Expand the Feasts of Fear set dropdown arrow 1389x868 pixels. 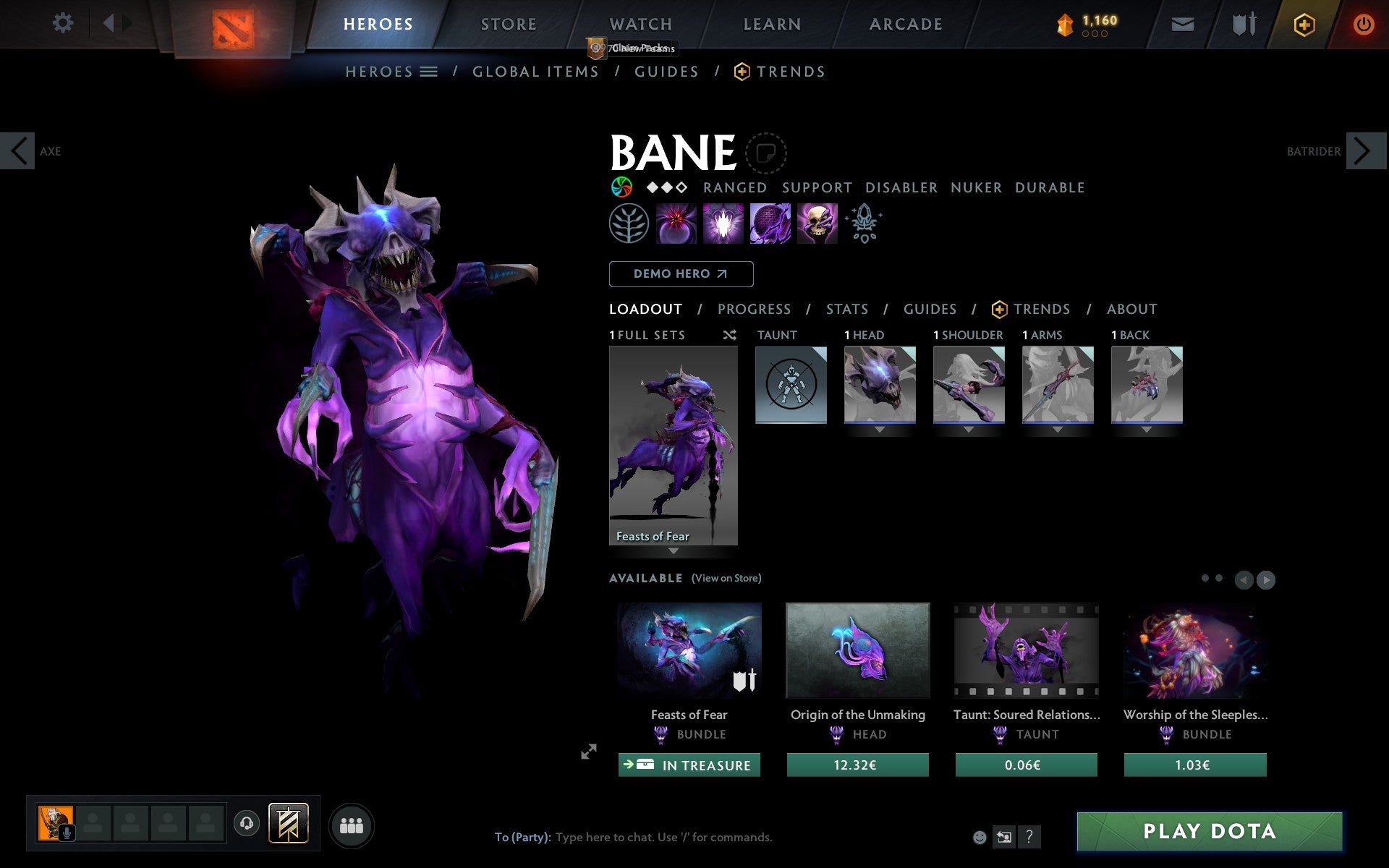click(674, 550)
